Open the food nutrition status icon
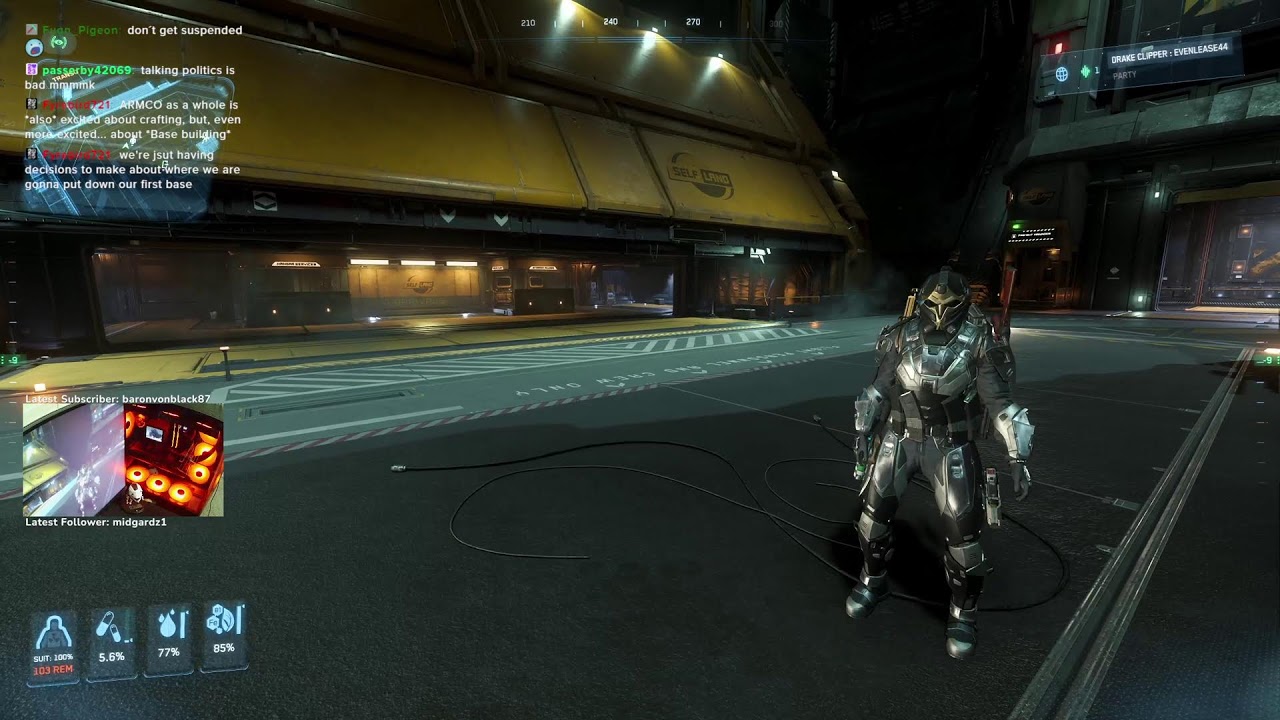Image resolution: width=1280 pixels, height=720 pixels. point(223,621)
